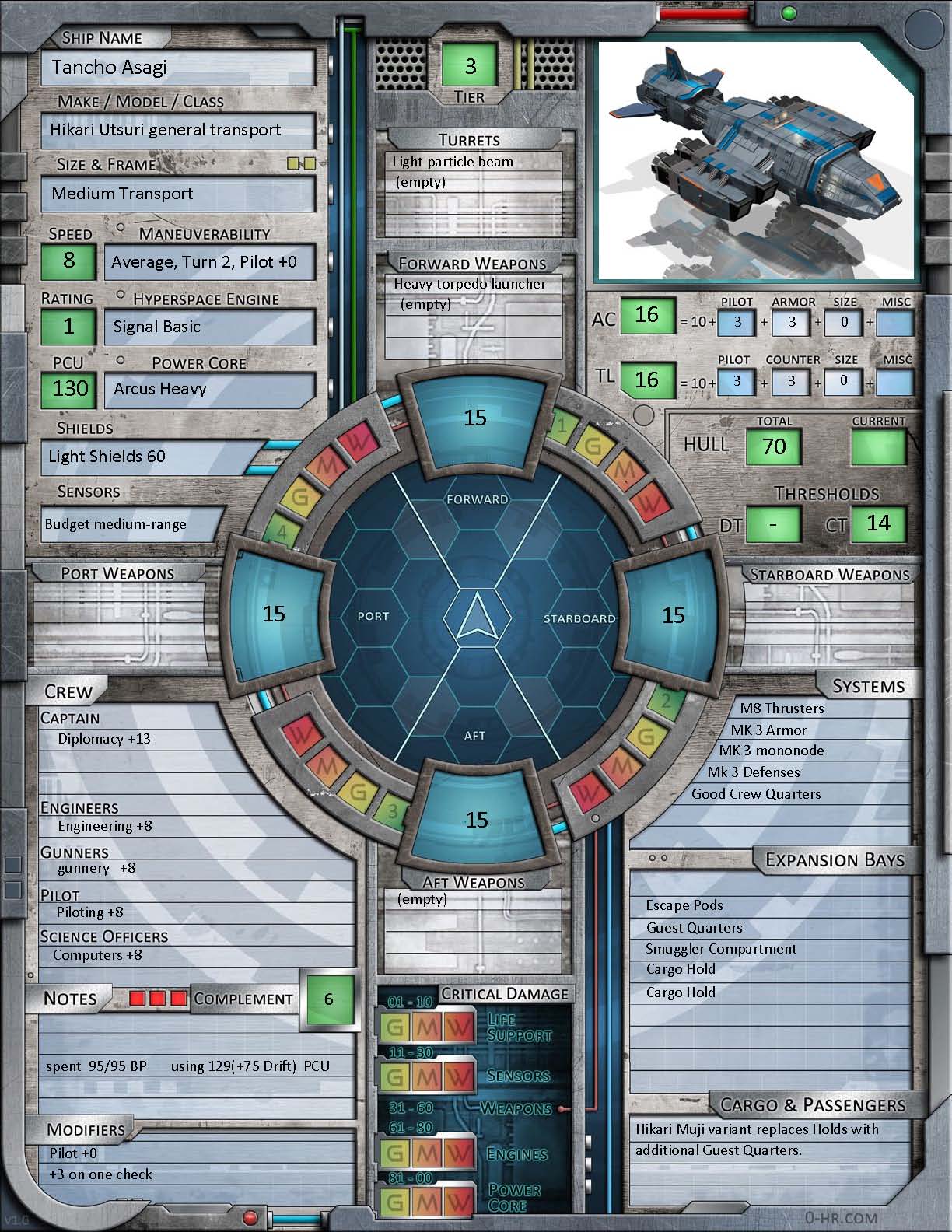
Task: Click the Hyperspace Engine field
Action: [210, 327]
